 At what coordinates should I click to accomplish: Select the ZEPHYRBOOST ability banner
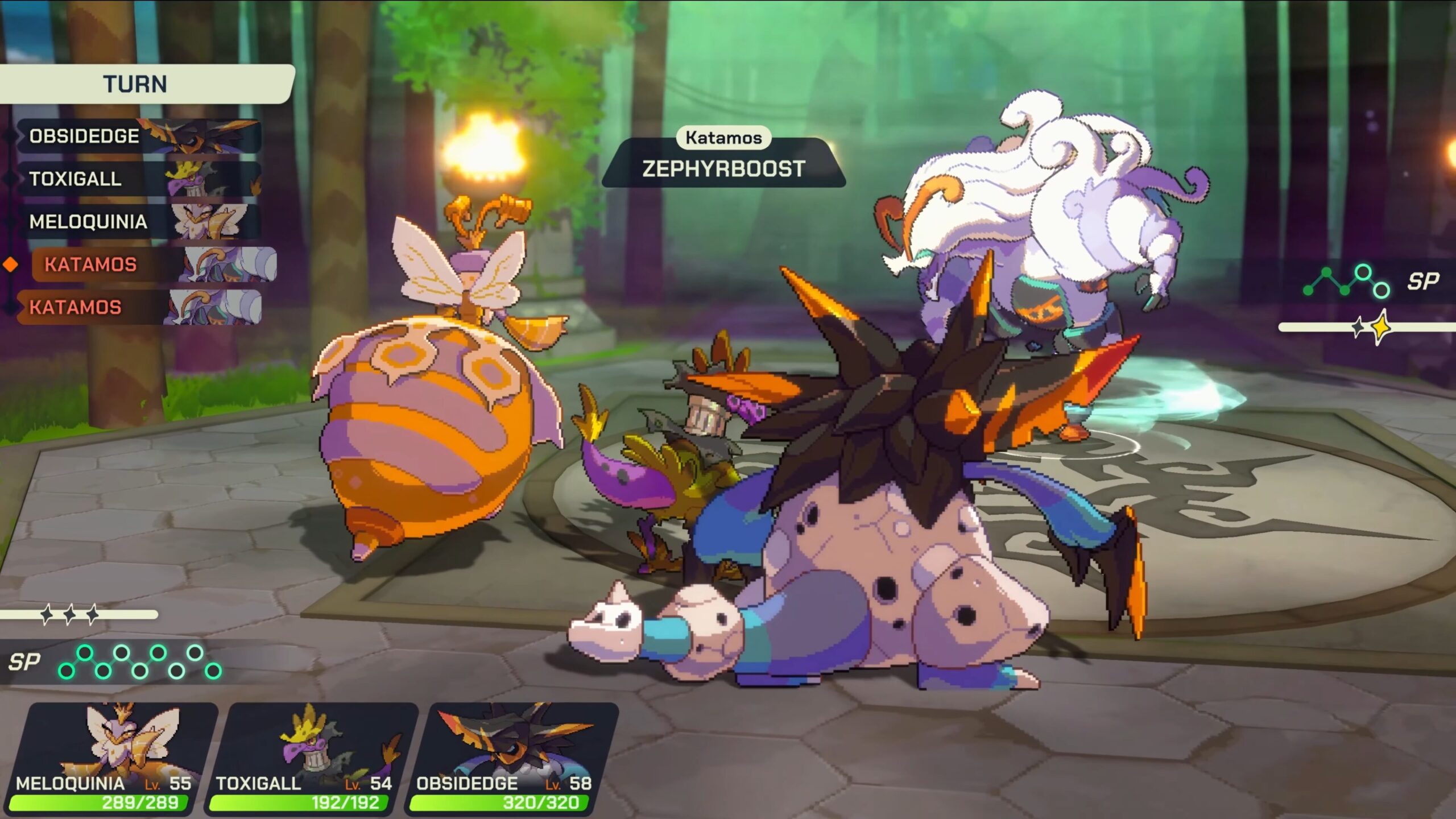click(x=723, y=168)
